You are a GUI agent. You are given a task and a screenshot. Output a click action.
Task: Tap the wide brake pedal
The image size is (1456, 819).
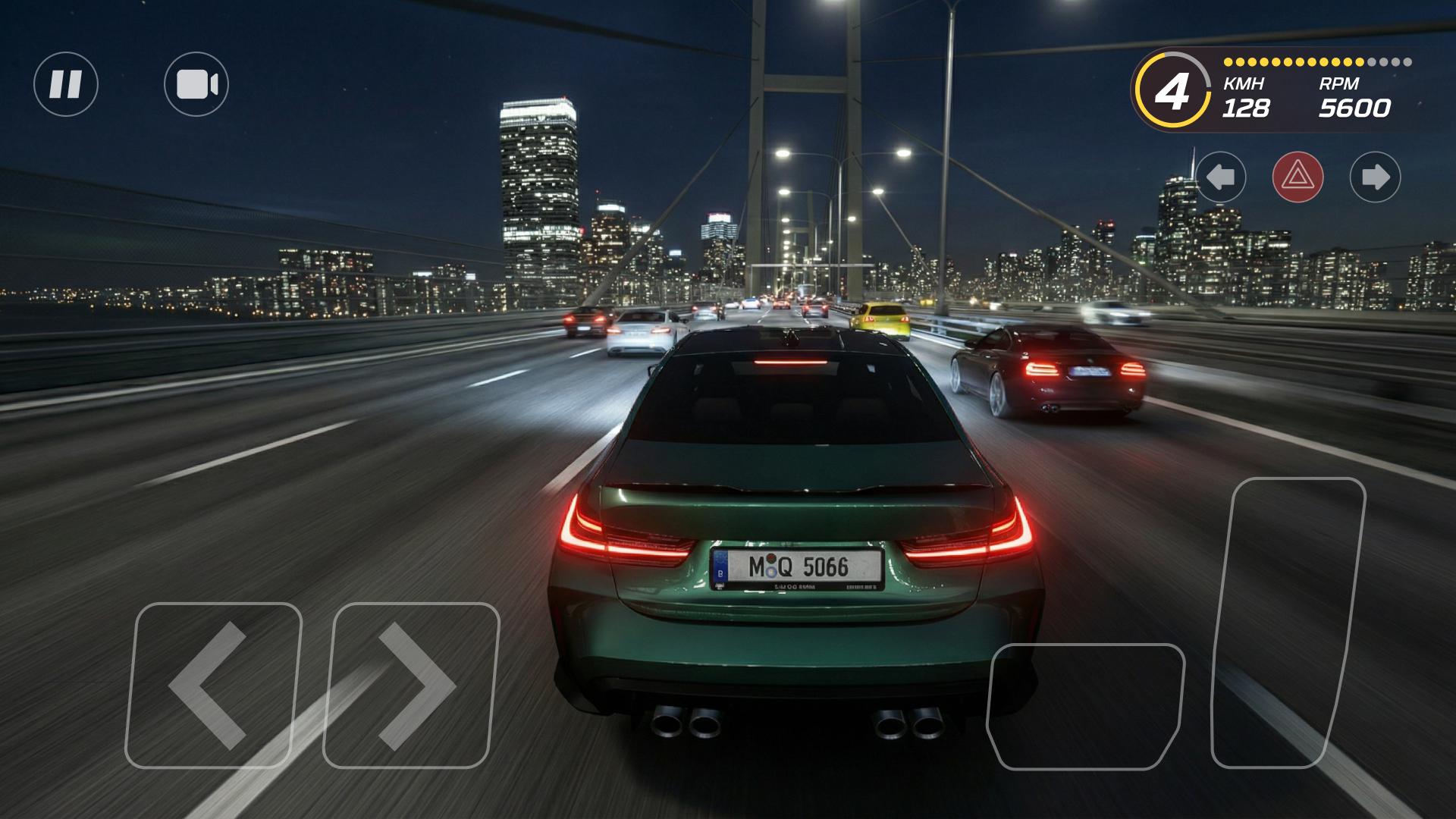pos(1084,705)
